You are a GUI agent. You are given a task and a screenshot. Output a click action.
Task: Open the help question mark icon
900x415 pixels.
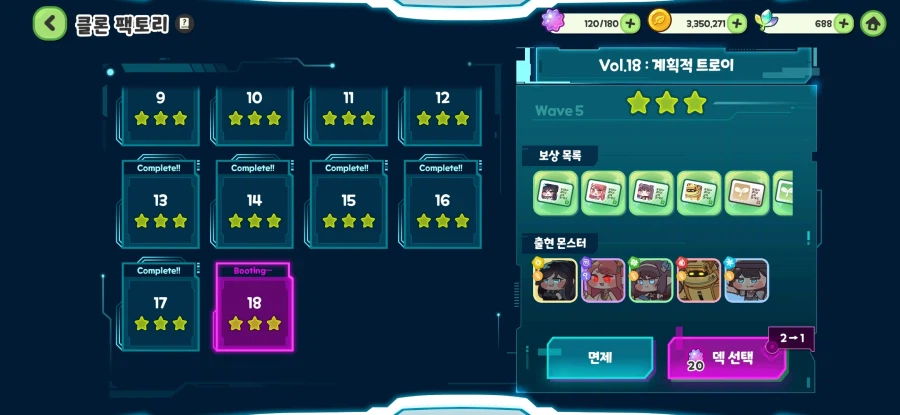coord(184,23)
